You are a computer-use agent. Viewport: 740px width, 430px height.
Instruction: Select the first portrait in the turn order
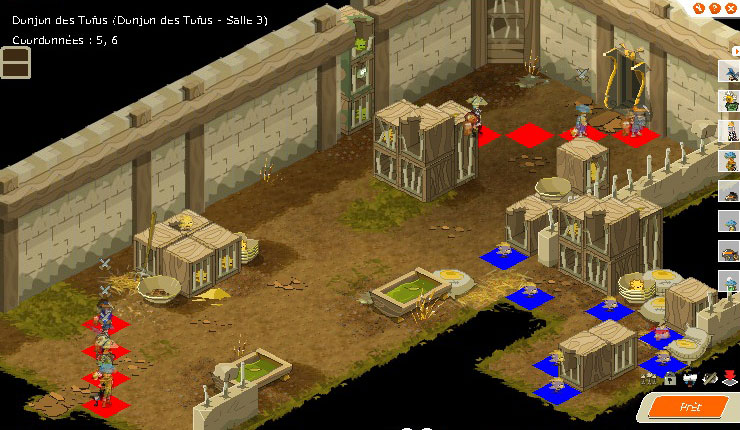[x=729, y=70]
